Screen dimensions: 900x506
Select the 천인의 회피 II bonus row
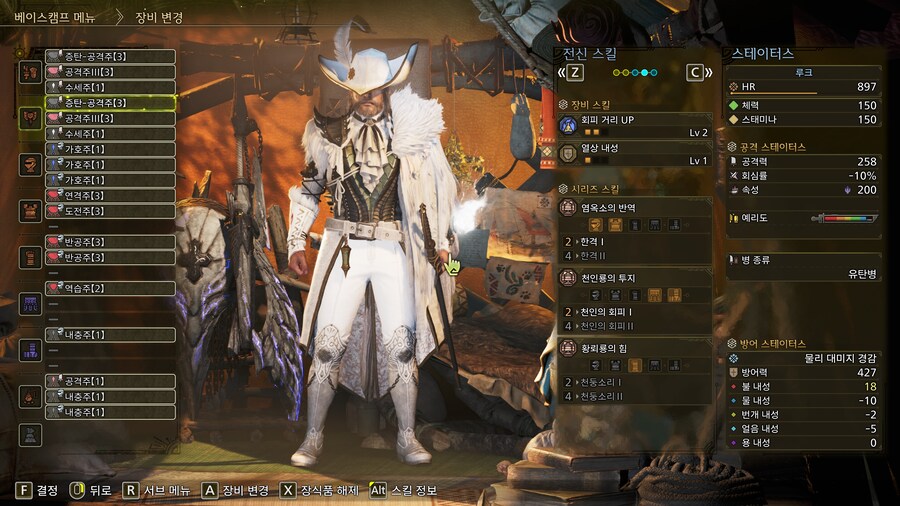click(x=634, y=326)
